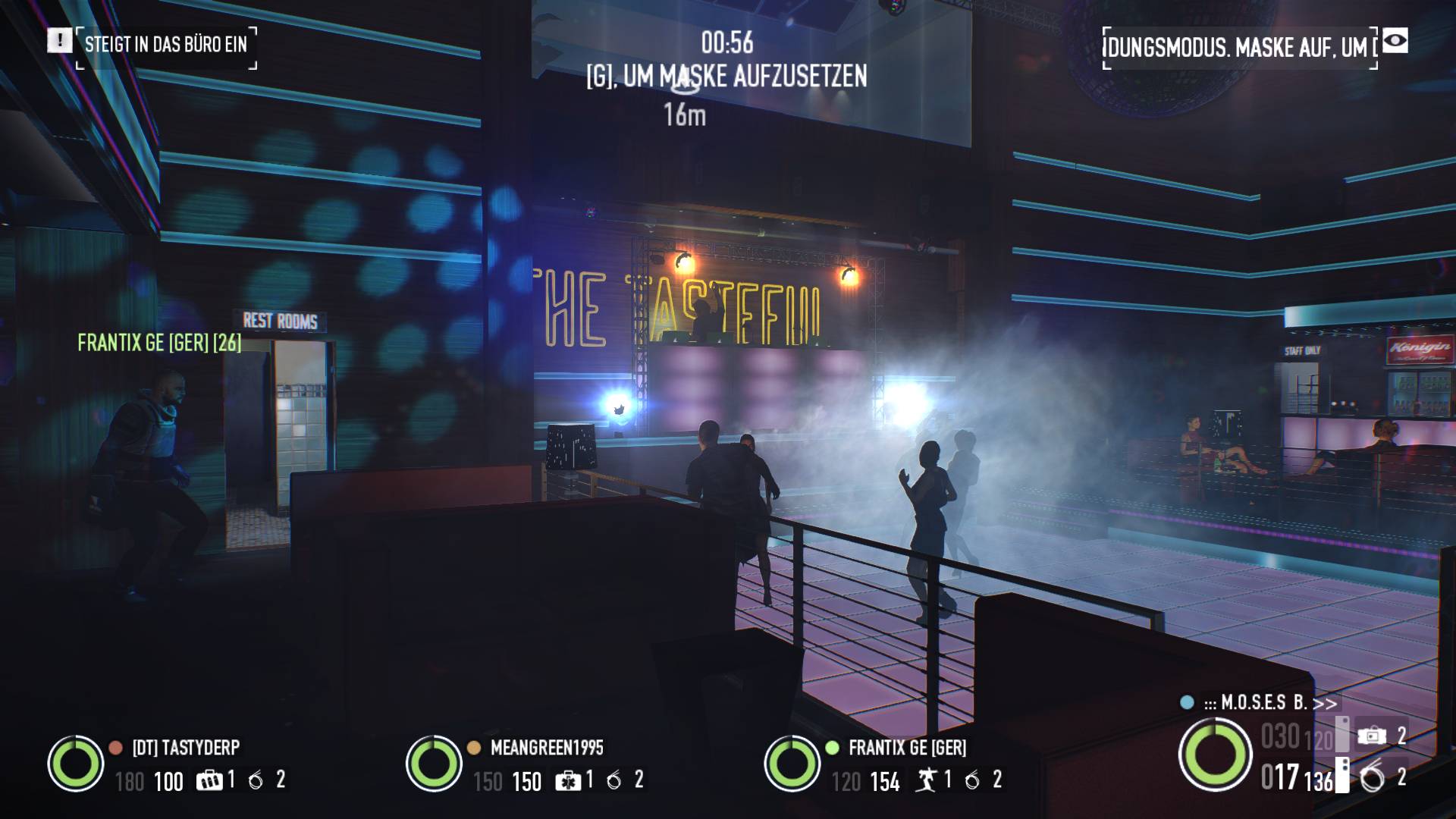Click the objective waypoint marker showing 16m
Image resolution: width=1456 pixels, height=819 pixels.
point(685,85)
